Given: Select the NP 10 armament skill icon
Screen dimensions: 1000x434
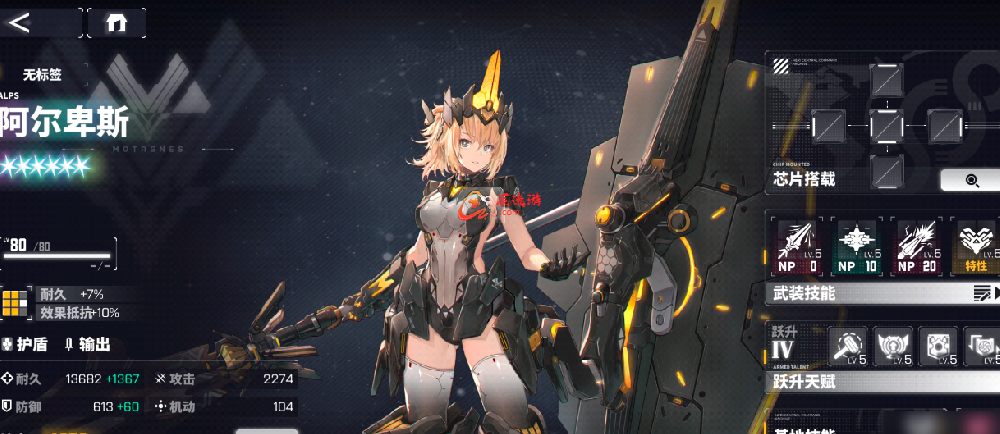Looking at the screenshot, I should tap(857, 246).
